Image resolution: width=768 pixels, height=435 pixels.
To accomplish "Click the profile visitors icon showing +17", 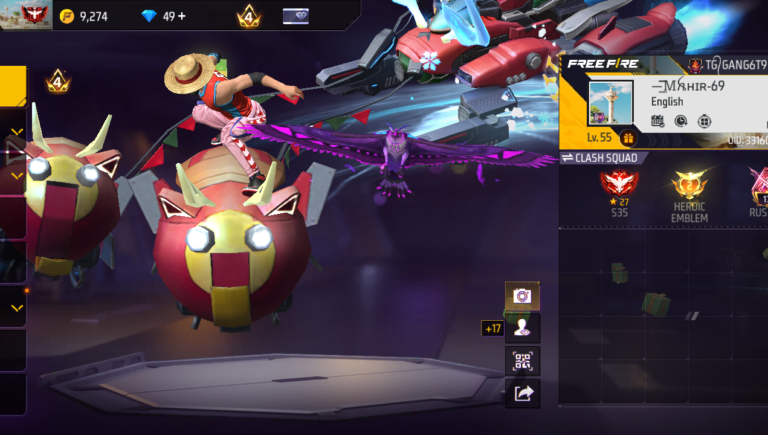I will tap(522, 328).
